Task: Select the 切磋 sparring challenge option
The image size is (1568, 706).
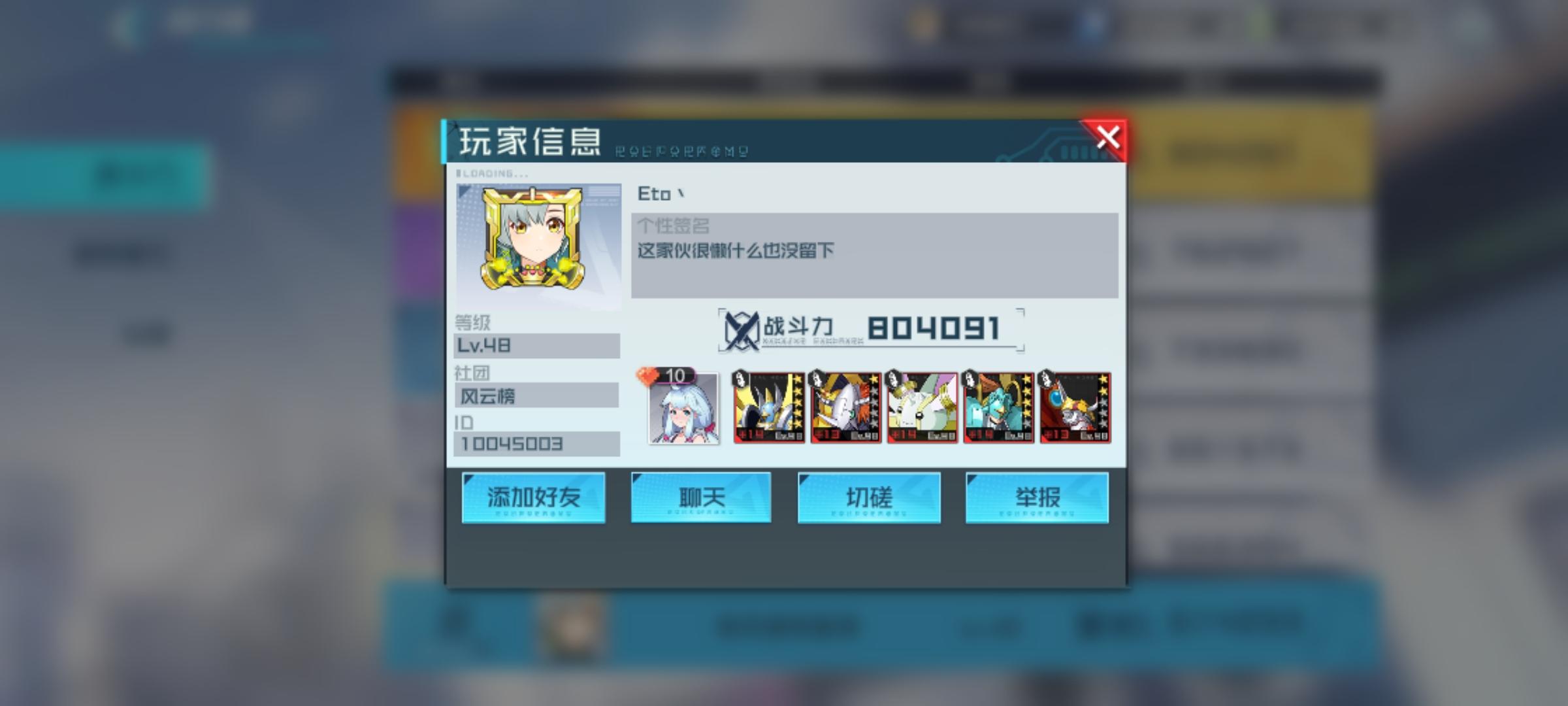Action: tap(869, 497)
